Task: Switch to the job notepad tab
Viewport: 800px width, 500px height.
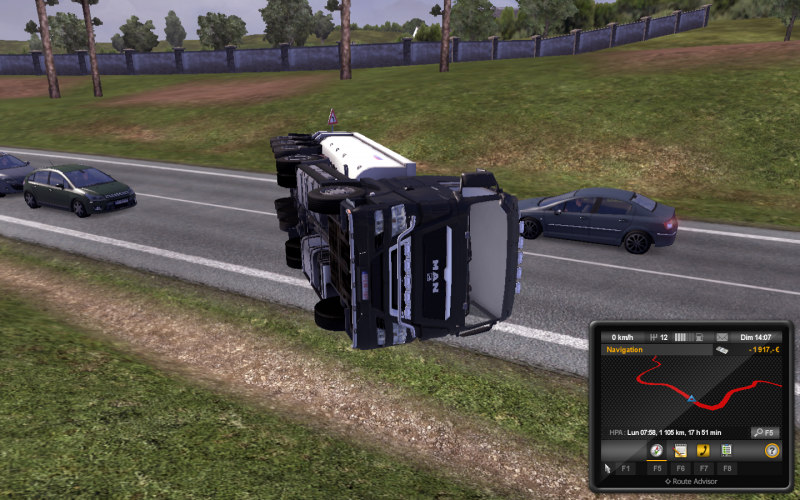Action: click(680, 451)
